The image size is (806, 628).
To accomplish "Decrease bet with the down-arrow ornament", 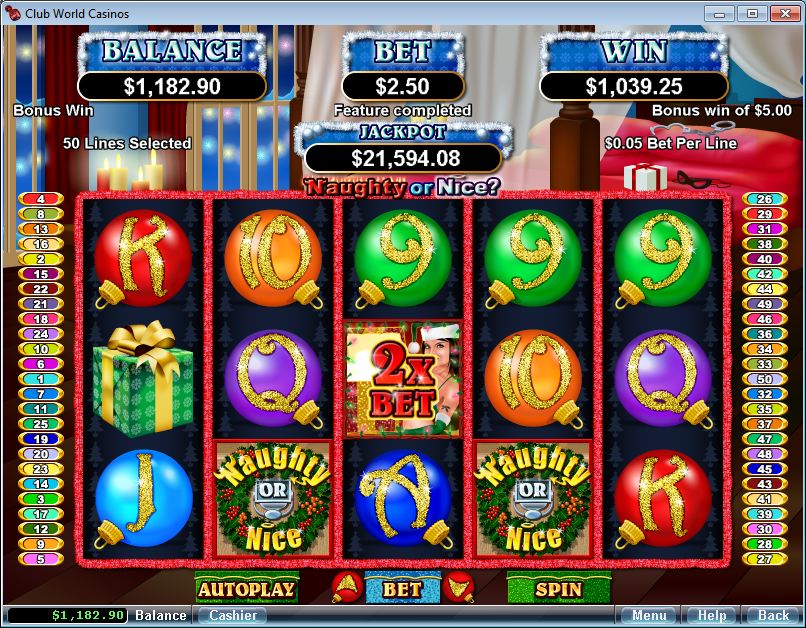I will tap(459, 589).
